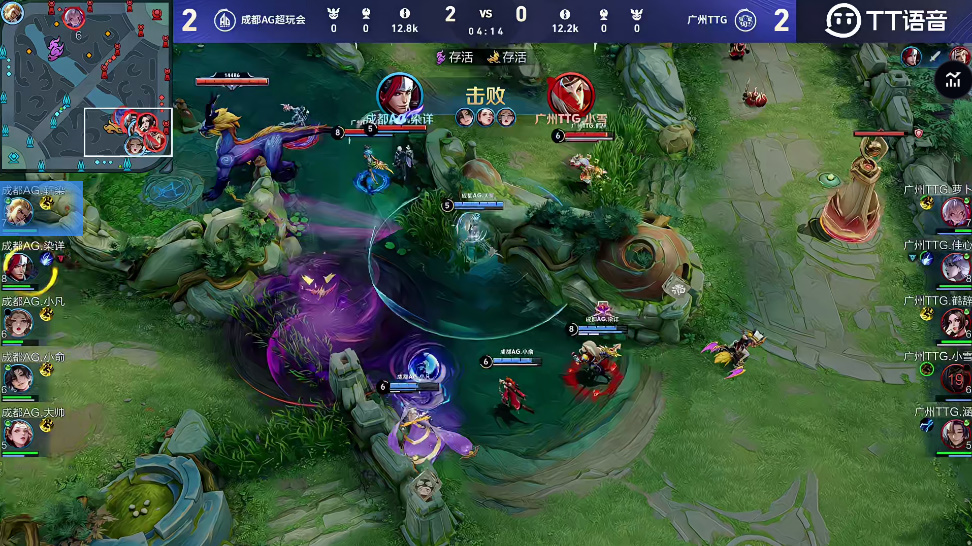This screenshot has height=546, width=972.
Task: Click the 广州TTG team logo
Action: tap(745, 20)
